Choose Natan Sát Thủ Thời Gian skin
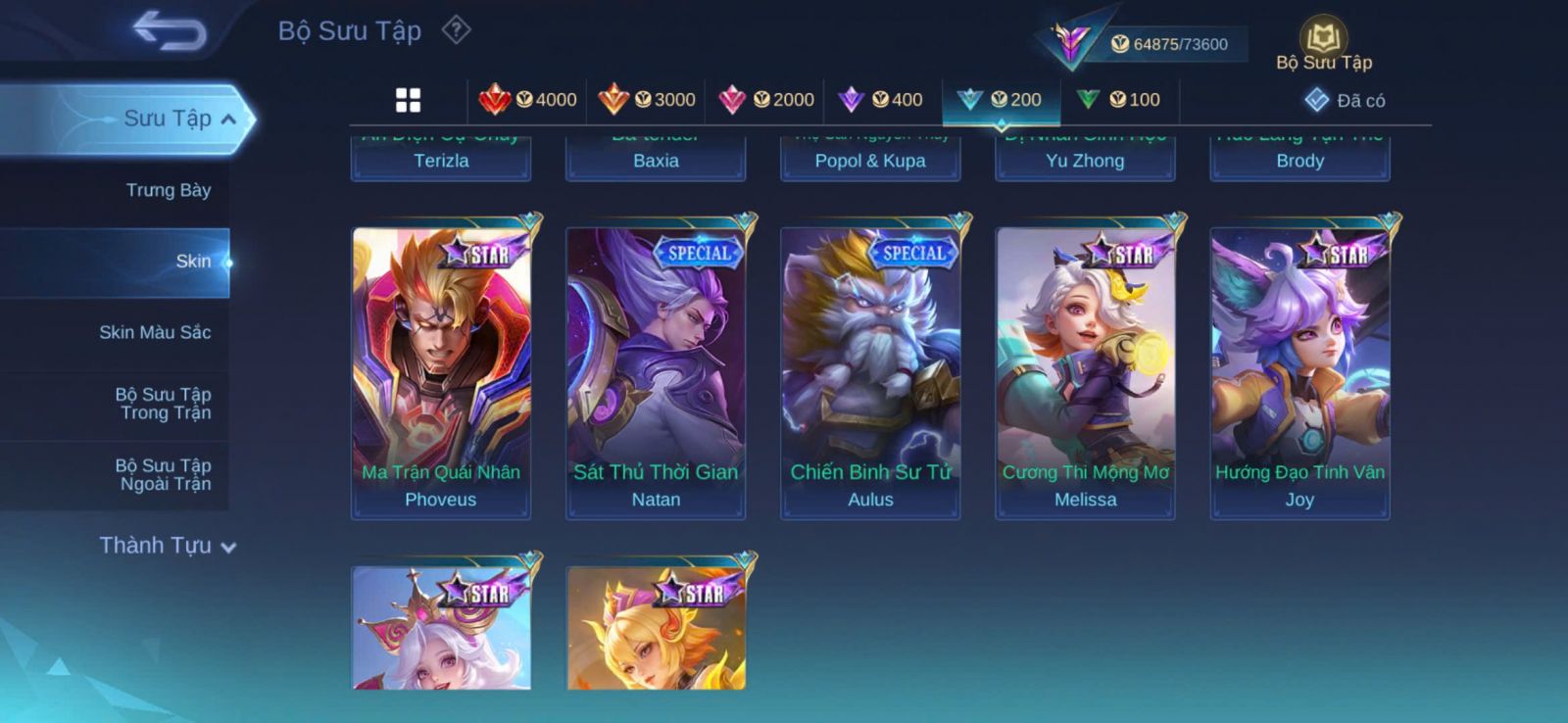The width and height of the screenshot is (1568, 723). [x=656, y=372]
